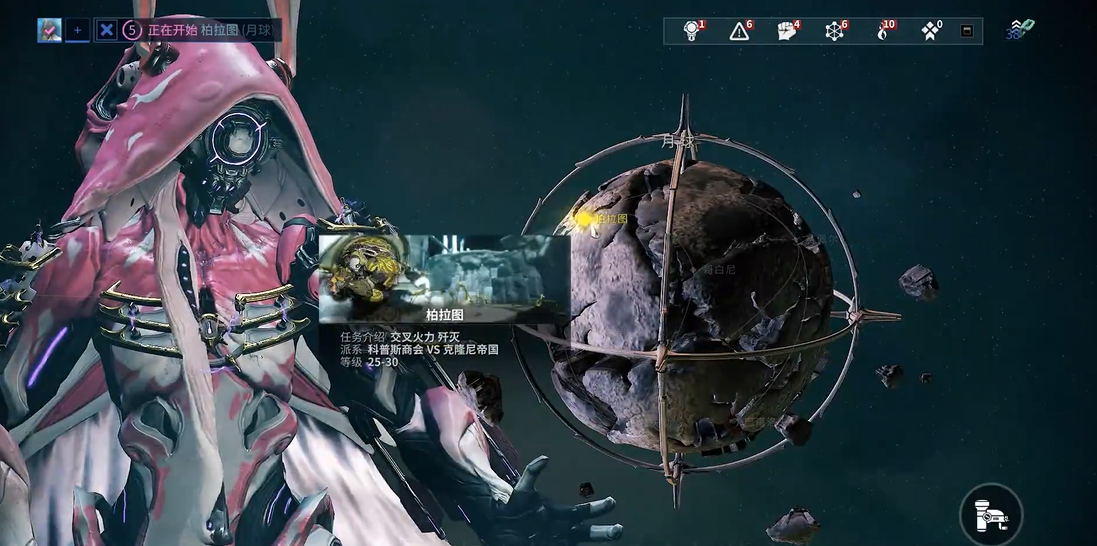
Task: Open the flame icon with ten notifications
Action: pyautogui.click(x=882, y=31)
